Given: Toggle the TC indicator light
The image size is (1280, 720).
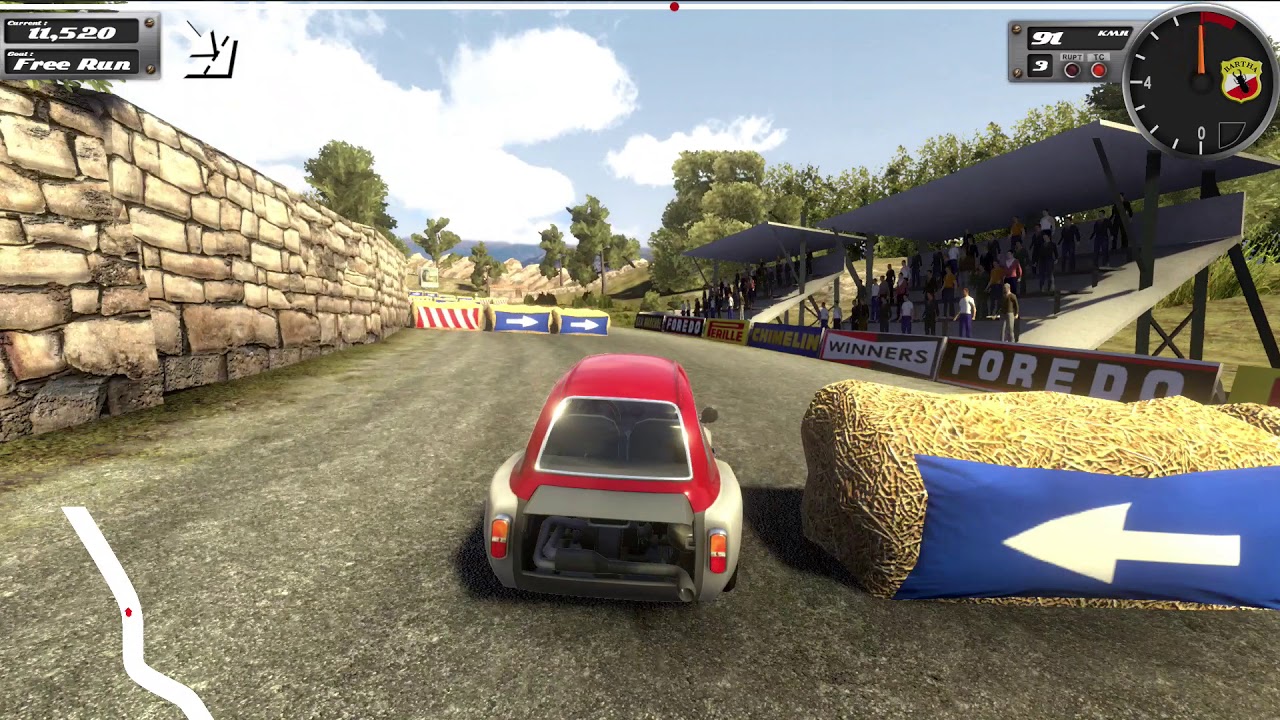Looking at the screenshot, I should coord(1099,70).
